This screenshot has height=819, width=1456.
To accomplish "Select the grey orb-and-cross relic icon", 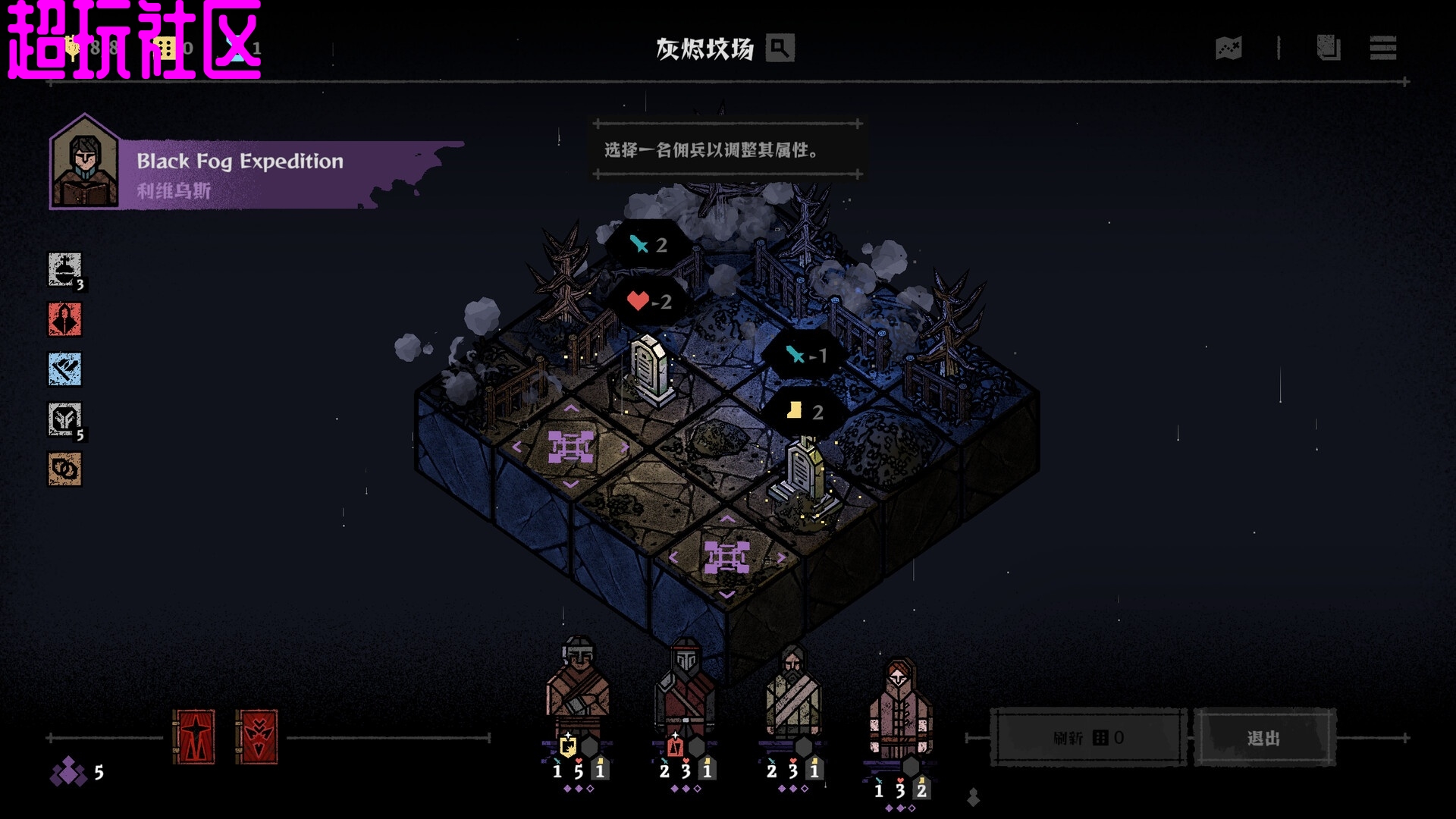I will click(64, 269).
